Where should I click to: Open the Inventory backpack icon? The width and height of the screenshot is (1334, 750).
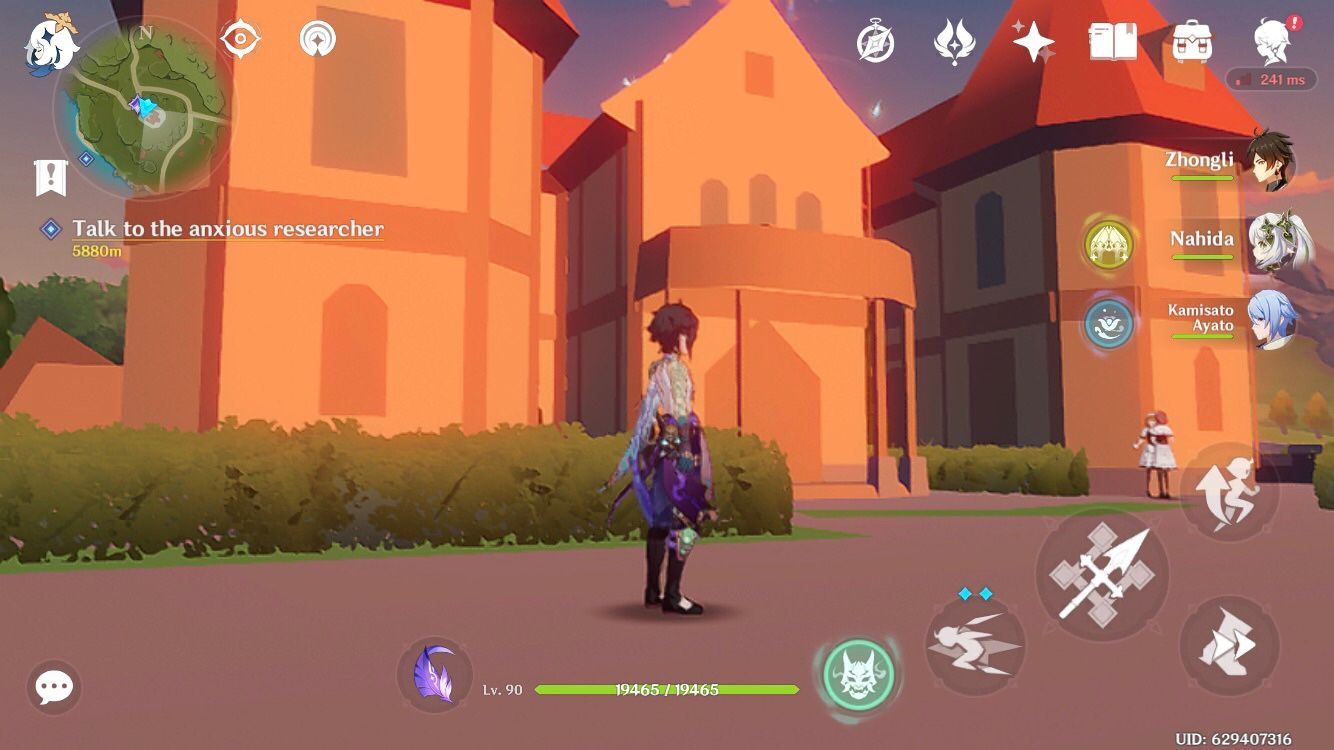coord(1190,42)
